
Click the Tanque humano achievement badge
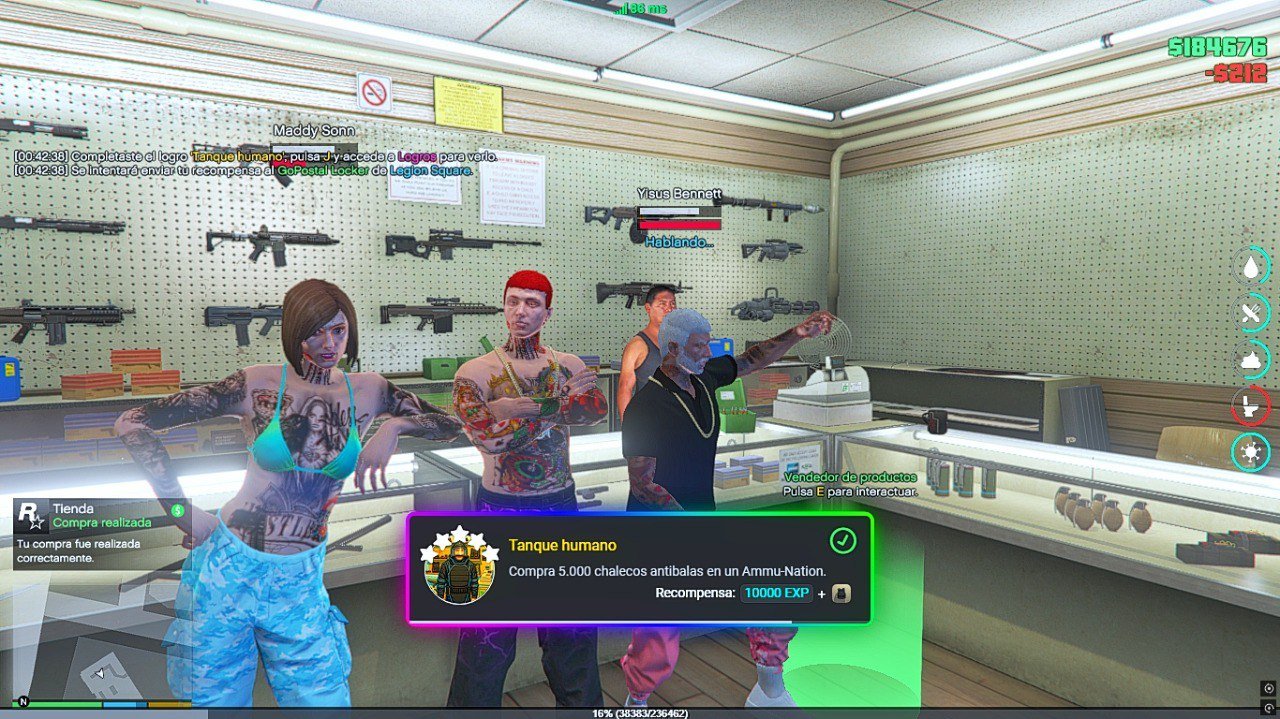pyautogui.click(x=461, y=567)
